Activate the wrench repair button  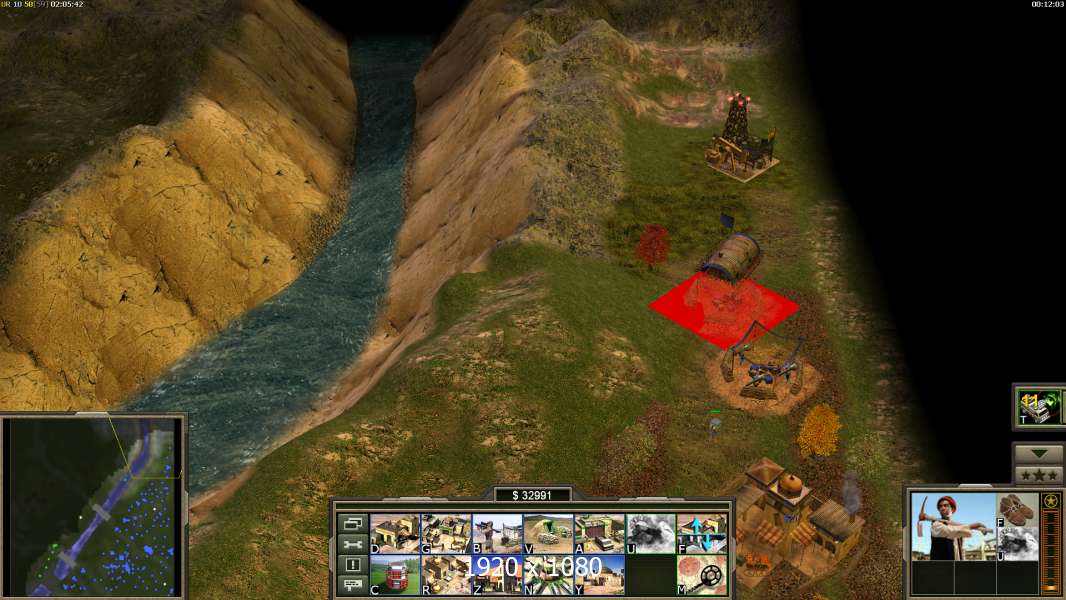tap(352, 545)
